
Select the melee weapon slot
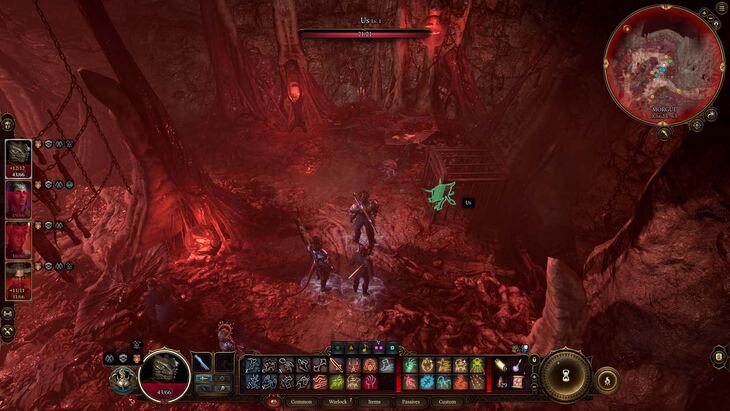coord(204,362)
